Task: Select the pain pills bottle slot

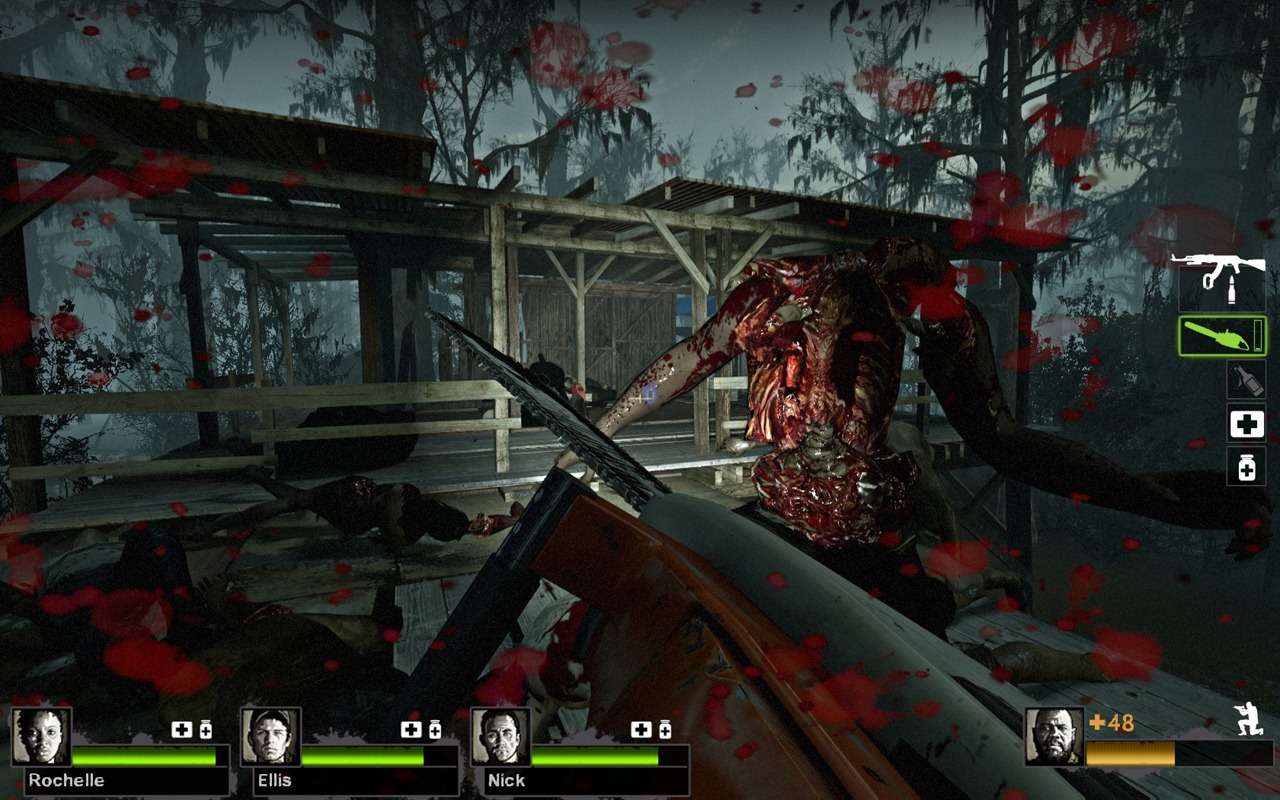Action: click(x=1246, y=466)
